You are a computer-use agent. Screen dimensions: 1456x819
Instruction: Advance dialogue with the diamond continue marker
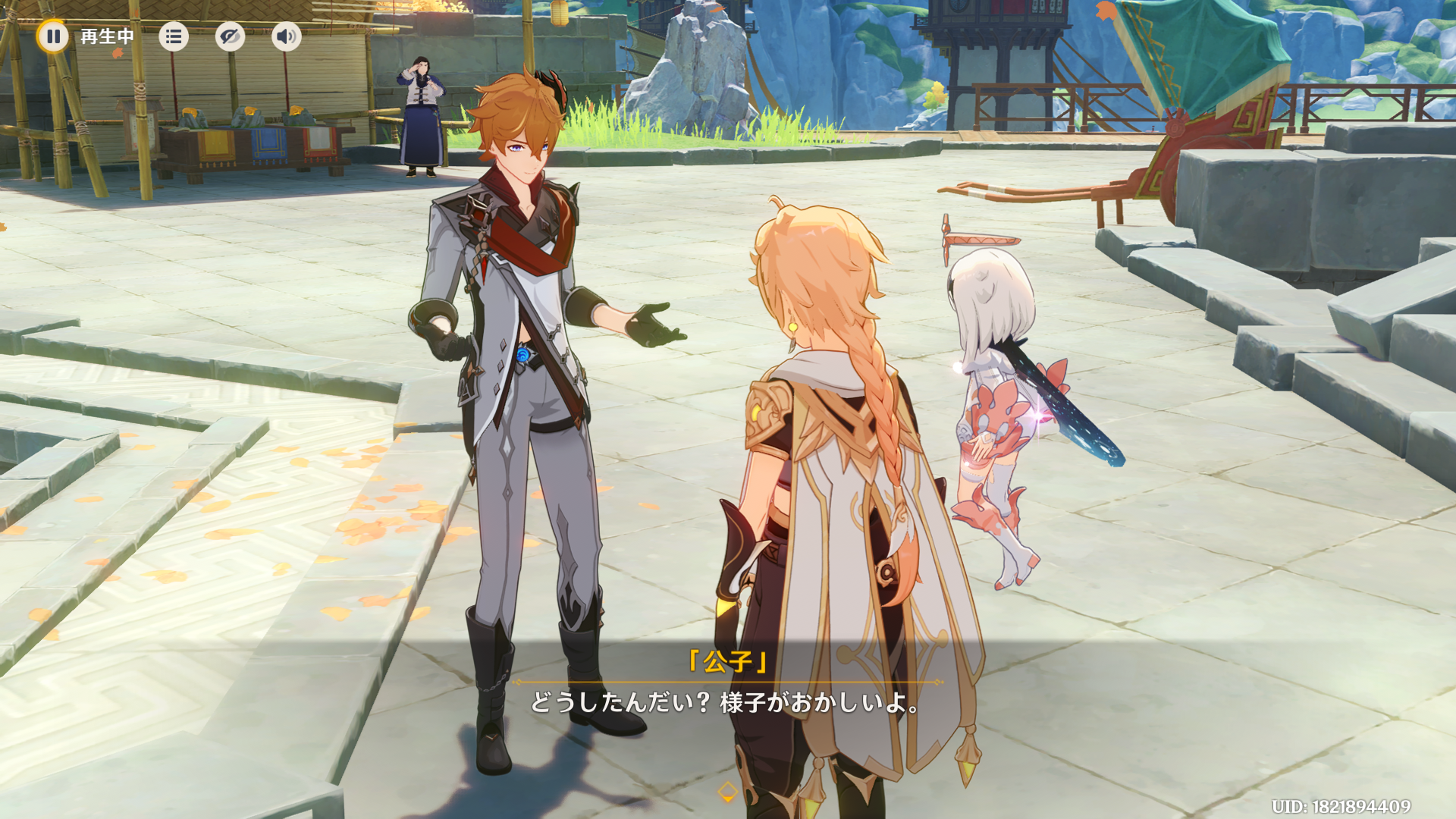coord(727,792)
